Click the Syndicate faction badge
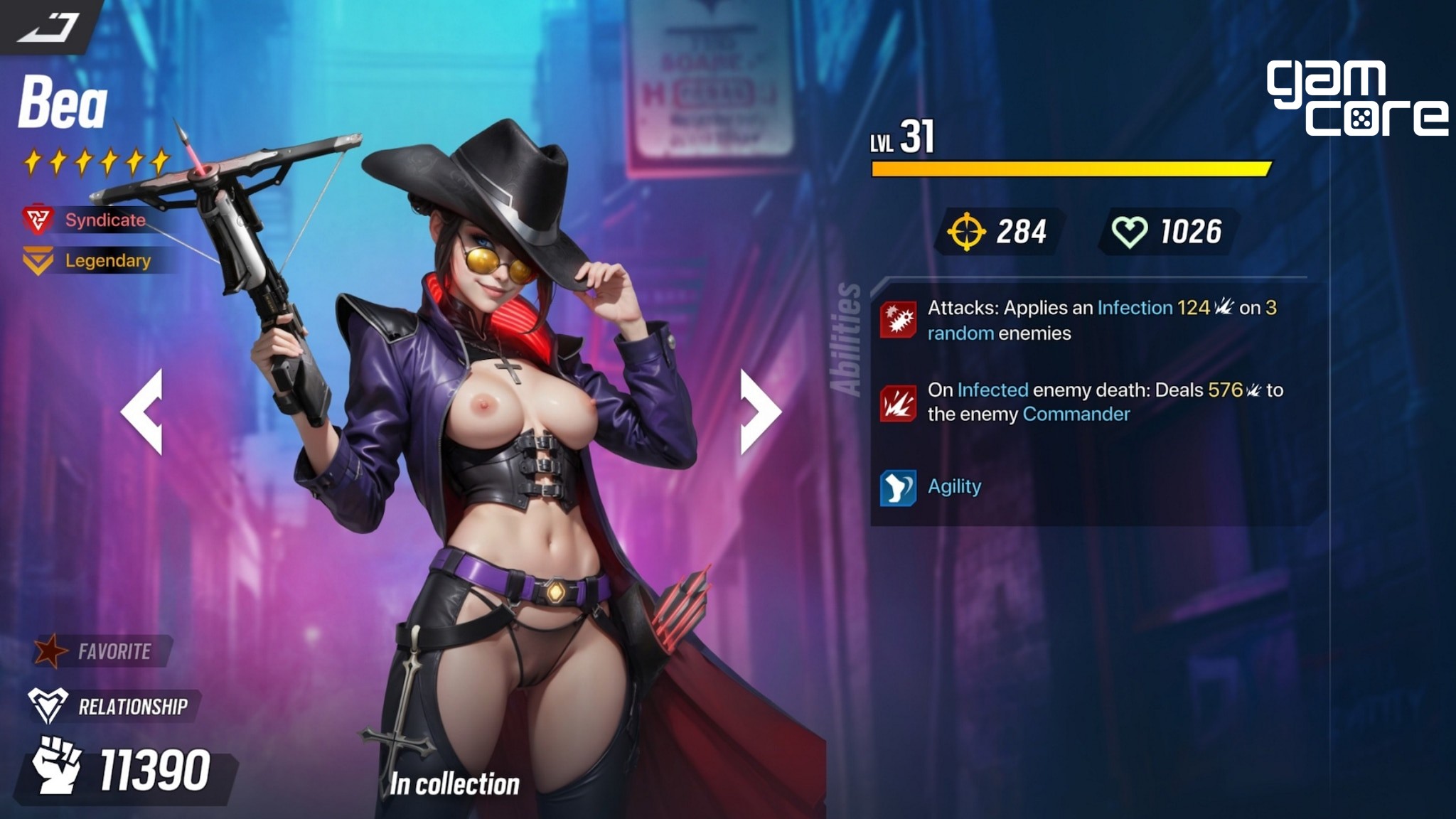1456x819 pixels. 87,220
